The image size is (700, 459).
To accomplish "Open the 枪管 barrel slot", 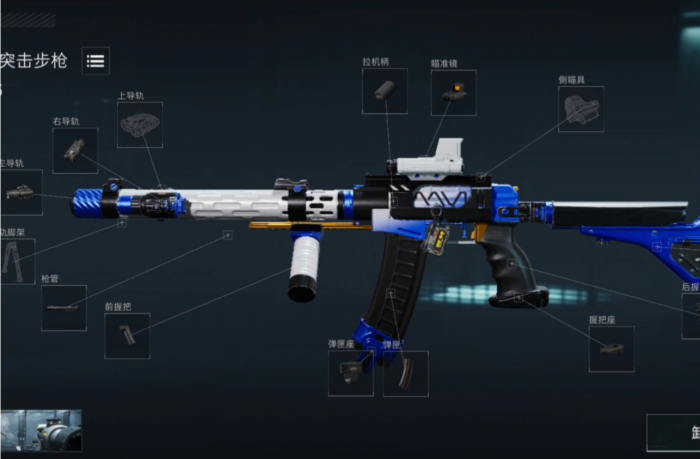I will click(63, 307).
